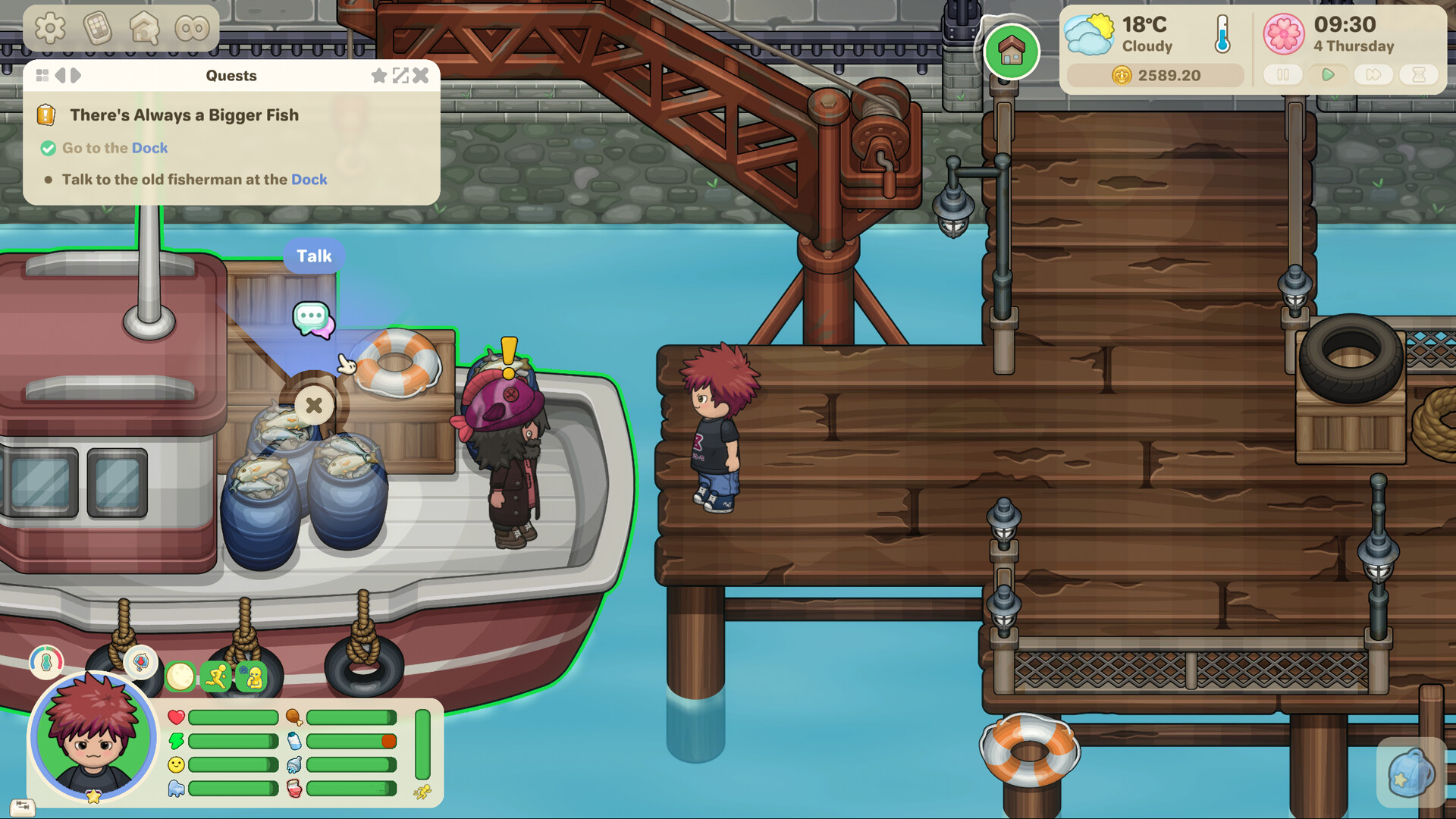
Task: Click the infinity symbol icon
Action: [x=192, y=29]
